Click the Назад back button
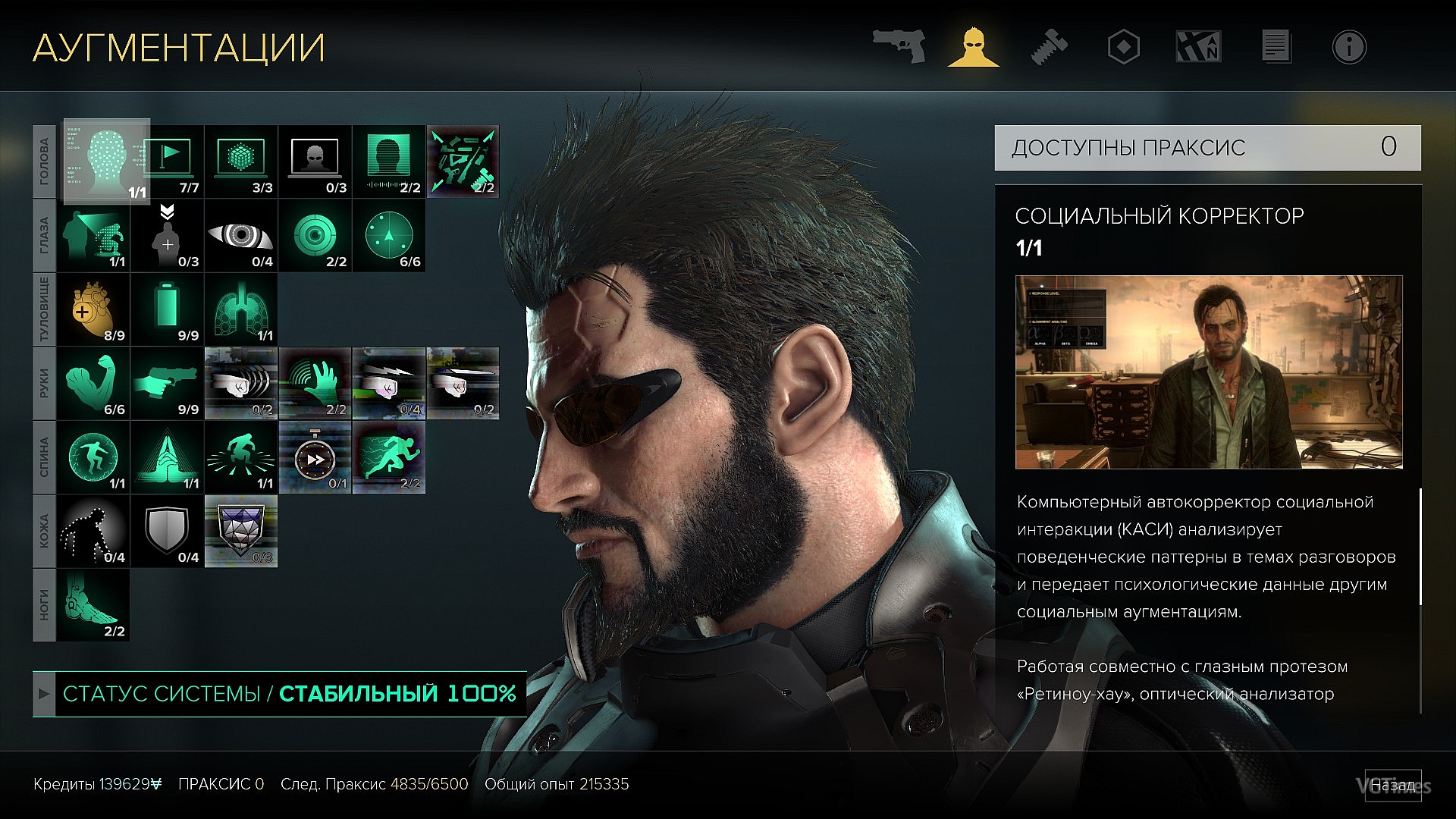Image resolution: width=1456 pixels, height=819 pixels. [1393, 785]
